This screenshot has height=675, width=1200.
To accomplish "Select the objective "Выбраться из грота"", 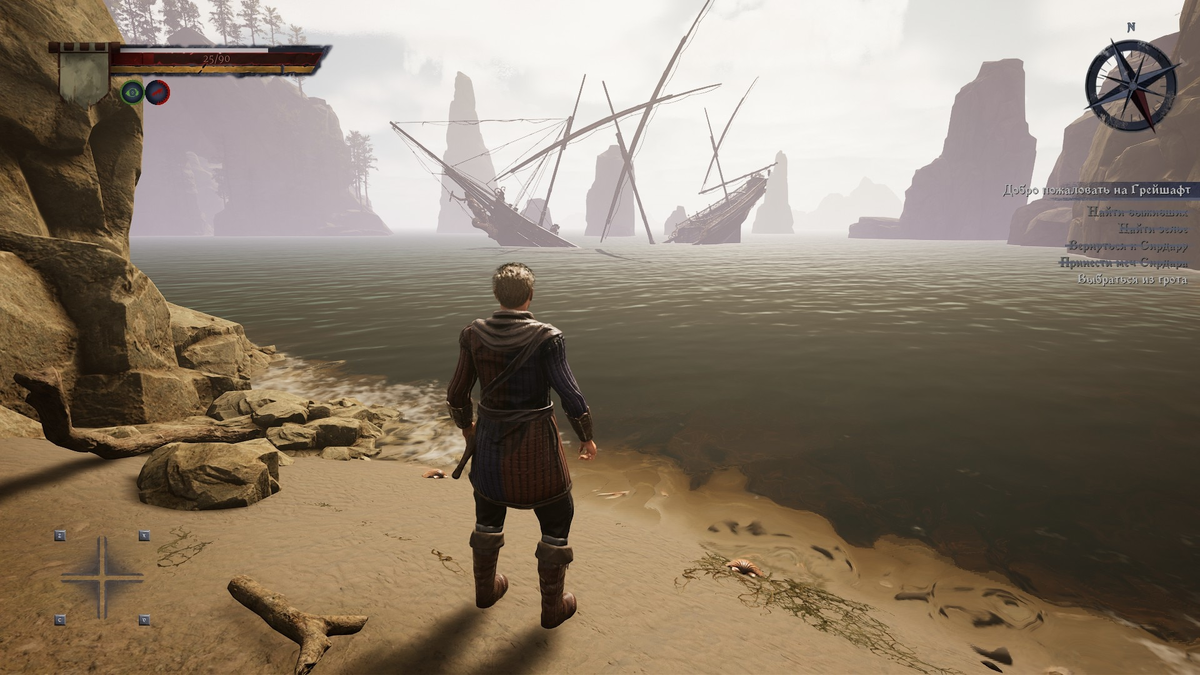I will click(1132, 279).
